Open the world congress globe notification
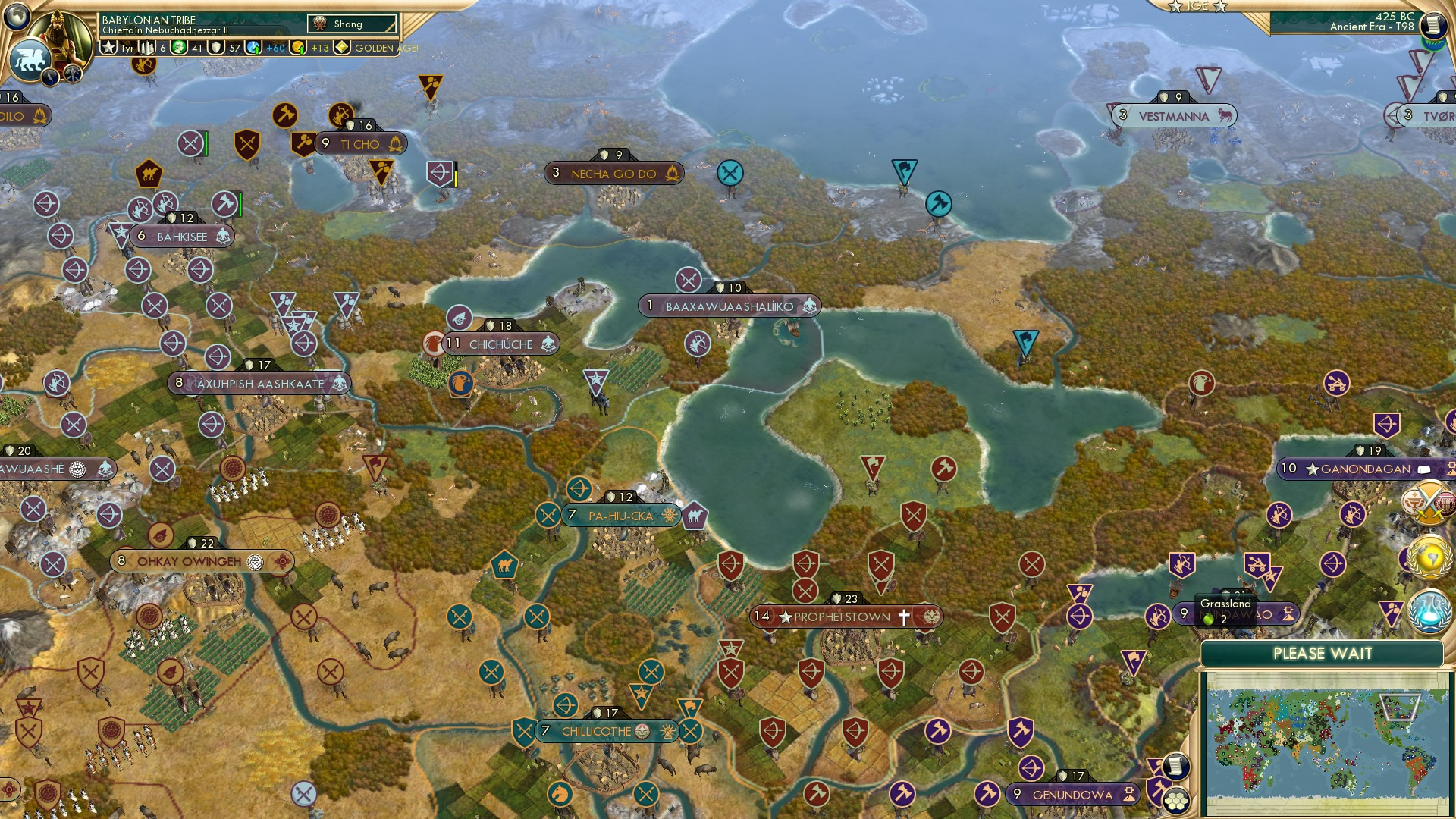Image resolution: width=1456 pixels, height=819 pixels. pos(1429,556)
